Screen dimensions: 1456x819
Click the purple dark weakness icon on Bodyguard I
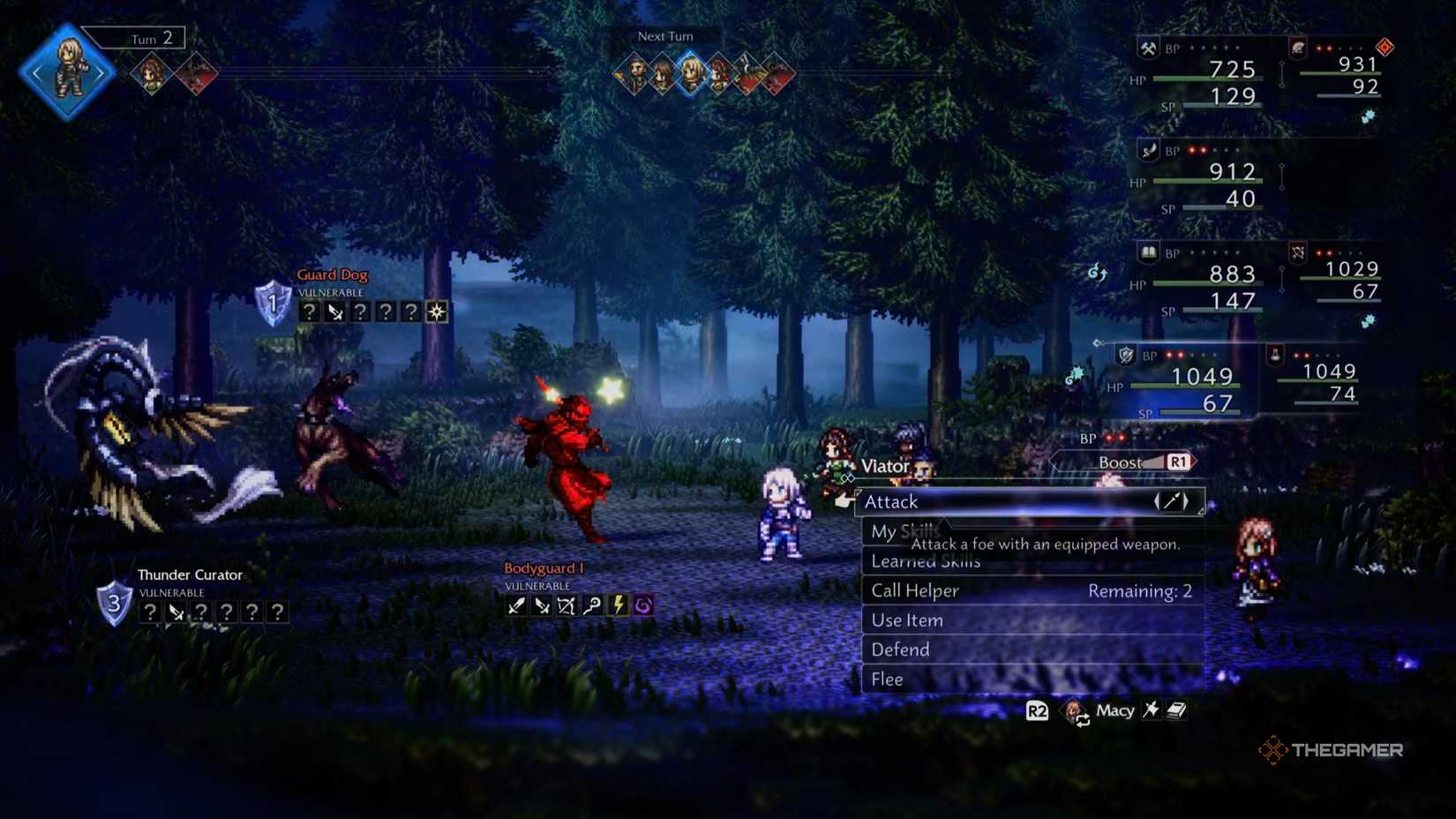coord(643,605)
